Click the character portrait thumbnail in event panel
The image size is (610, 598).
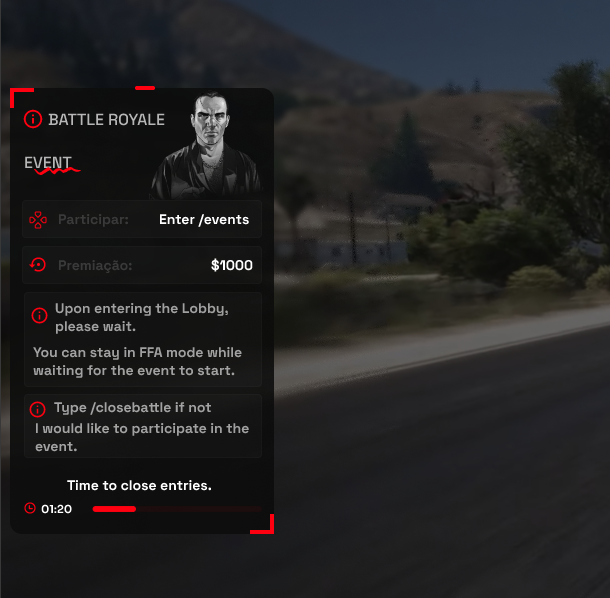pos(208,143)
